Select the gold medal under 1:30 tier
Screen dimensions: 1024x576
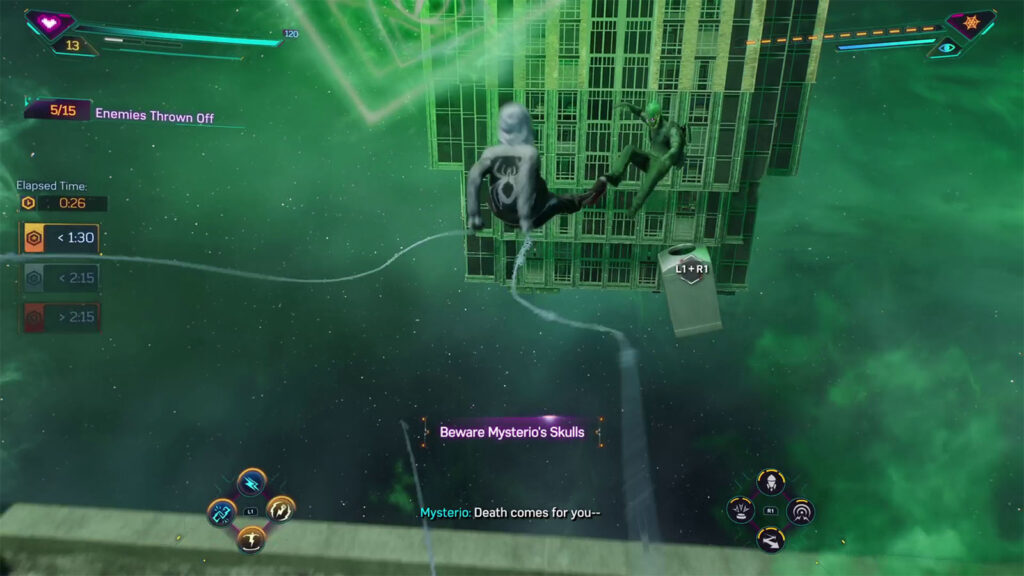tap(59, 239)
